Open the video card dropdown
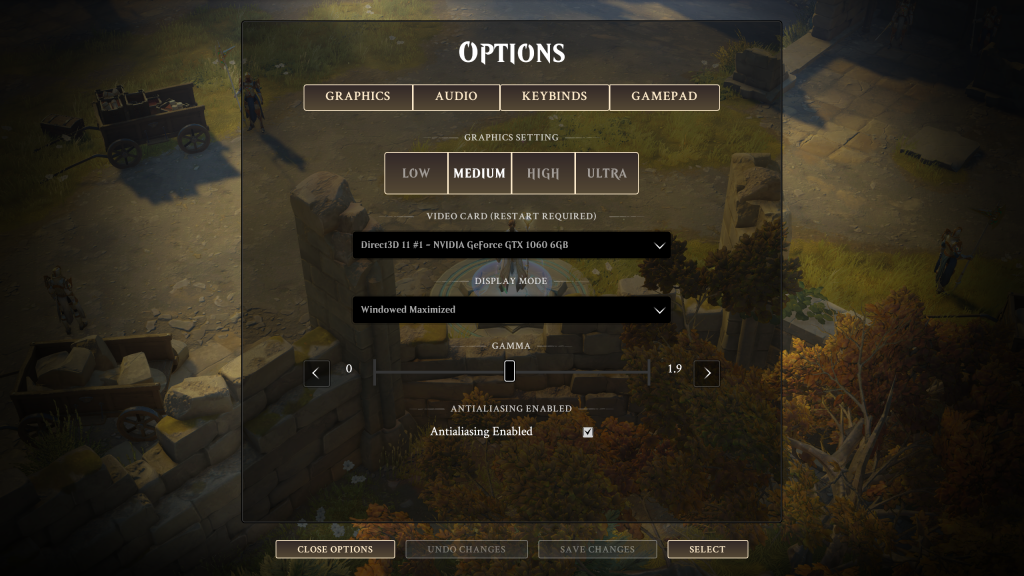 coord(511,245)
